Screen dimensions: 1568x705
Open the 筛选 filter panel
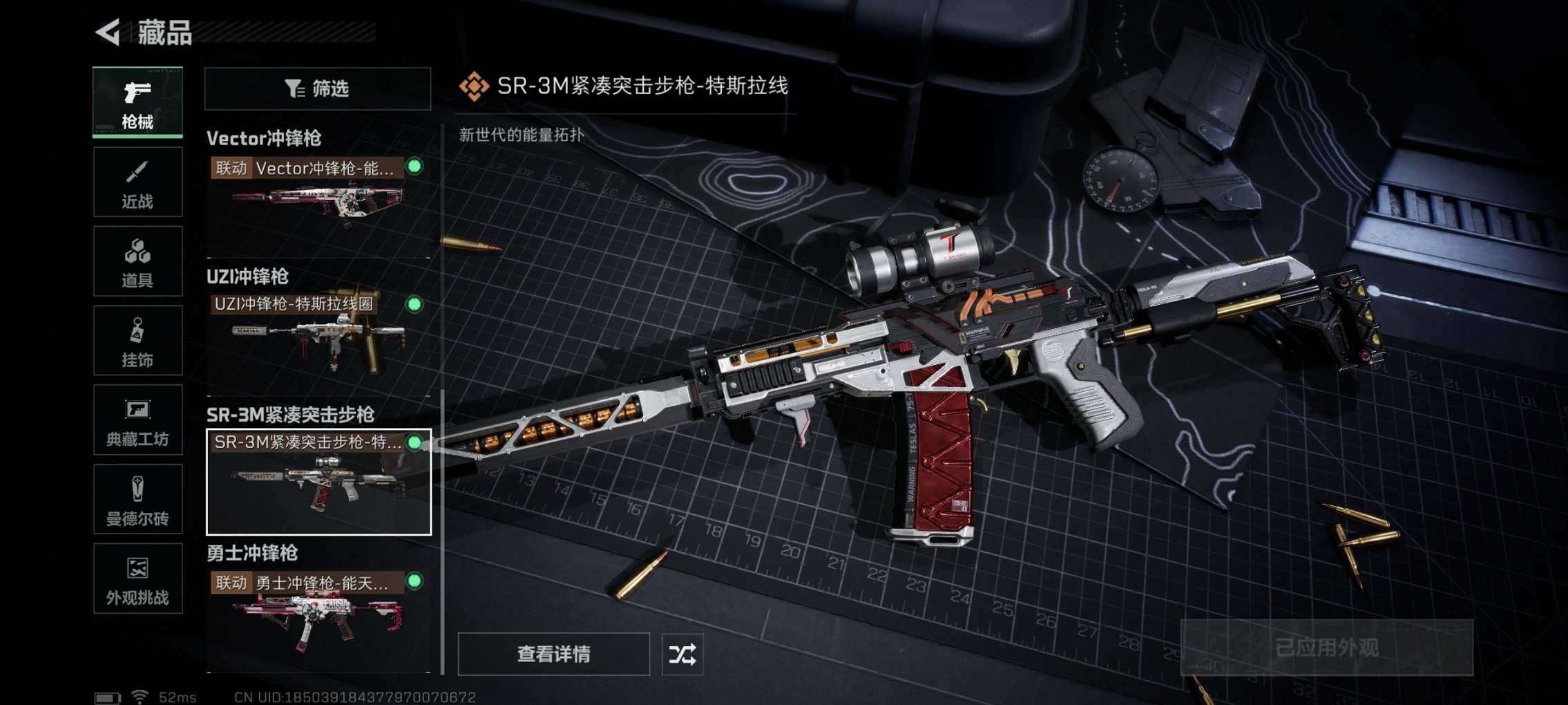point(317,88)
